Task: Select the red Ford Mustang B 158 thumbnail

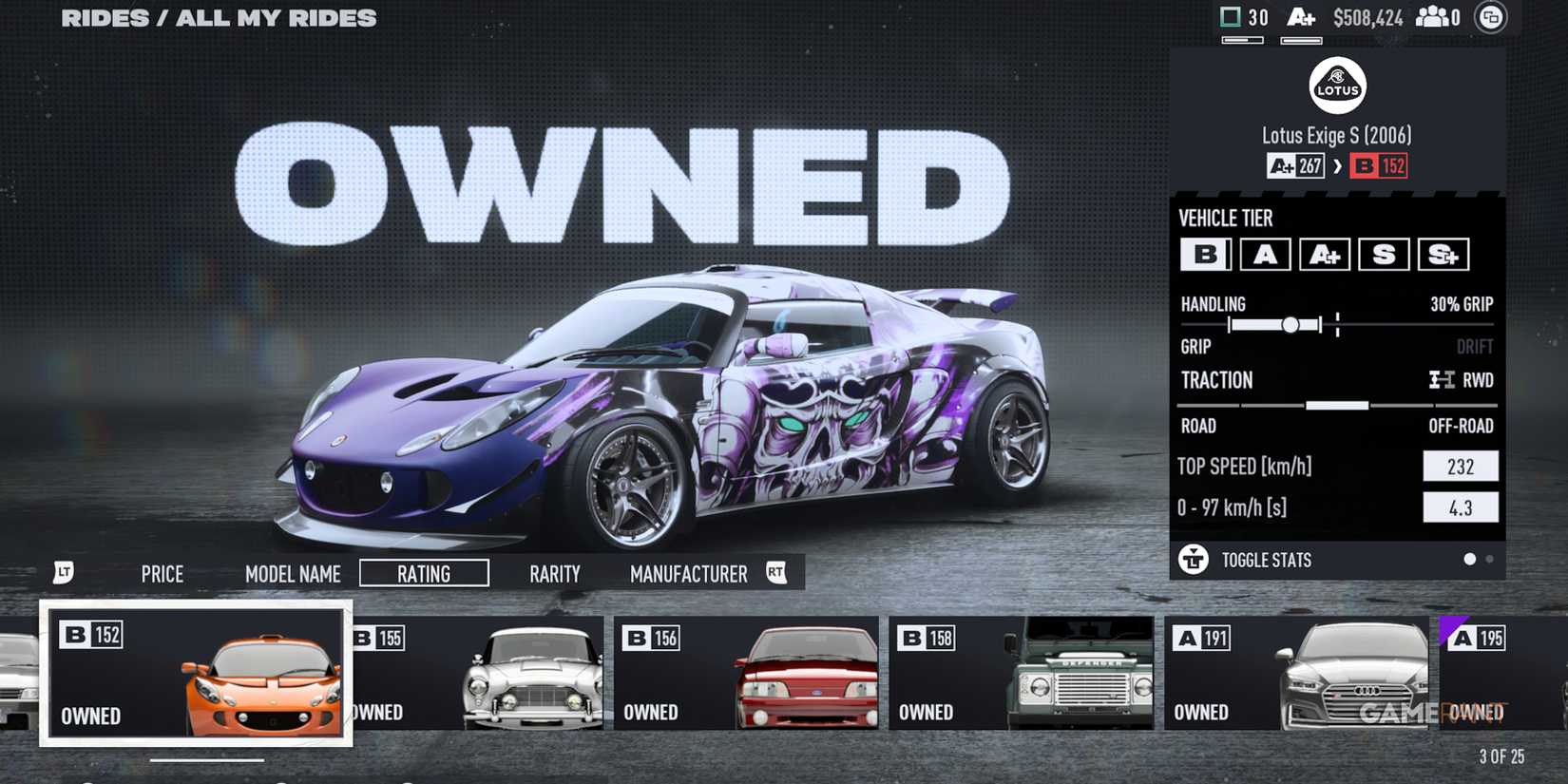Action: (1022, 675)
